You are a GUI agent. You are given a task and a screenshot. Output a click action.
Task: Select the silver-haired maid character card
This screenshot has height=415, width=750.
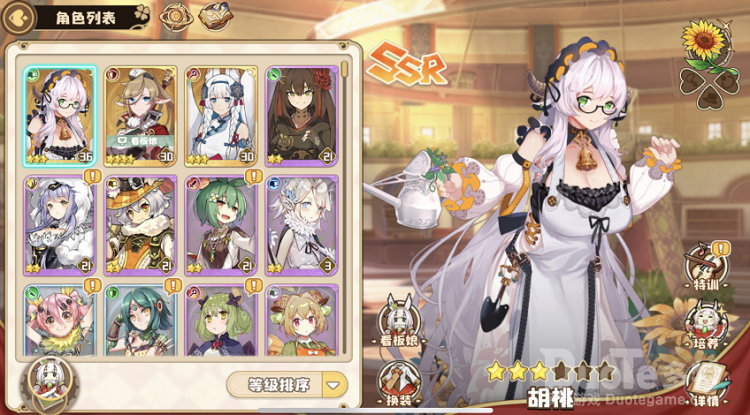tap(60, 225)
